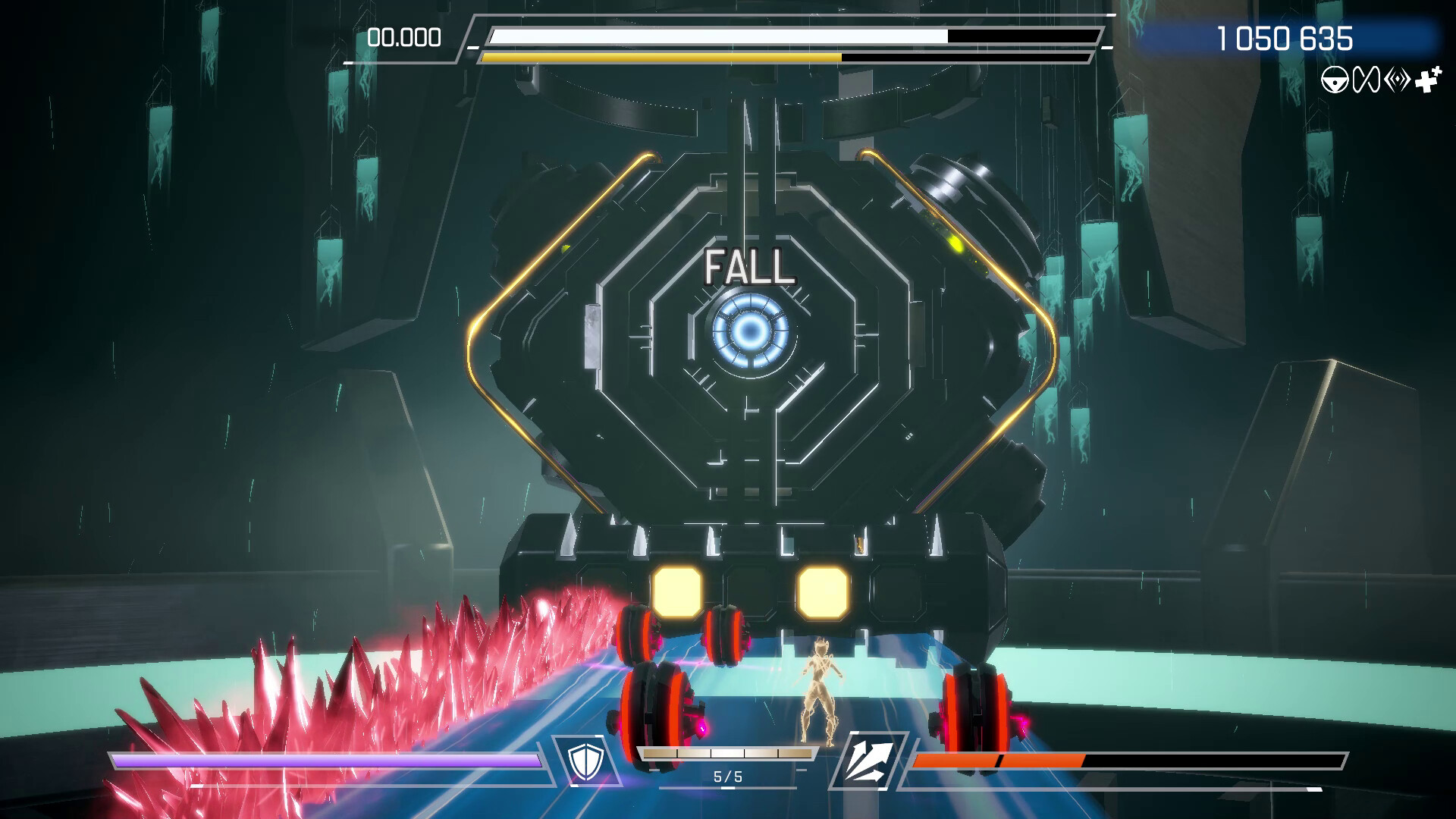The width and height of the screenshot is (1456, 819).
Task: Click the 00.000 timer display
Action: [404, 36]
